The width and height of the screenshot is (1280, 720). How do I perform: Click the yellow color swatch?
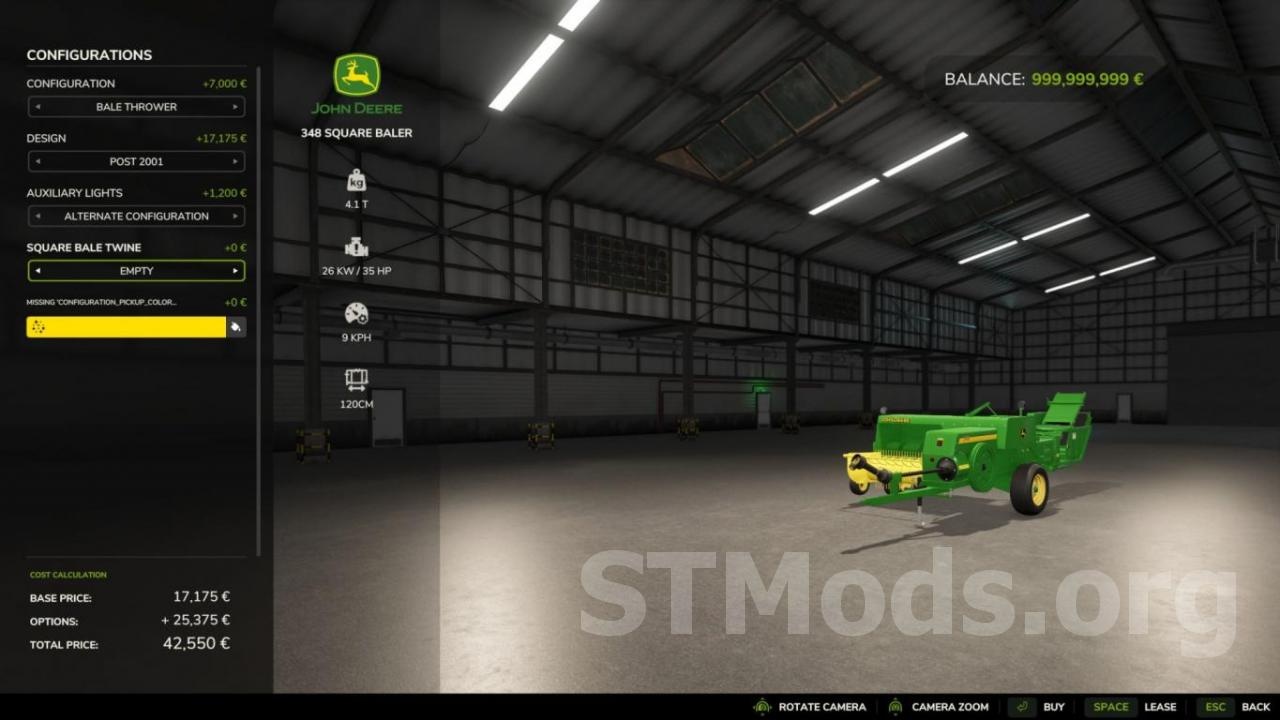tap(125, 327)
